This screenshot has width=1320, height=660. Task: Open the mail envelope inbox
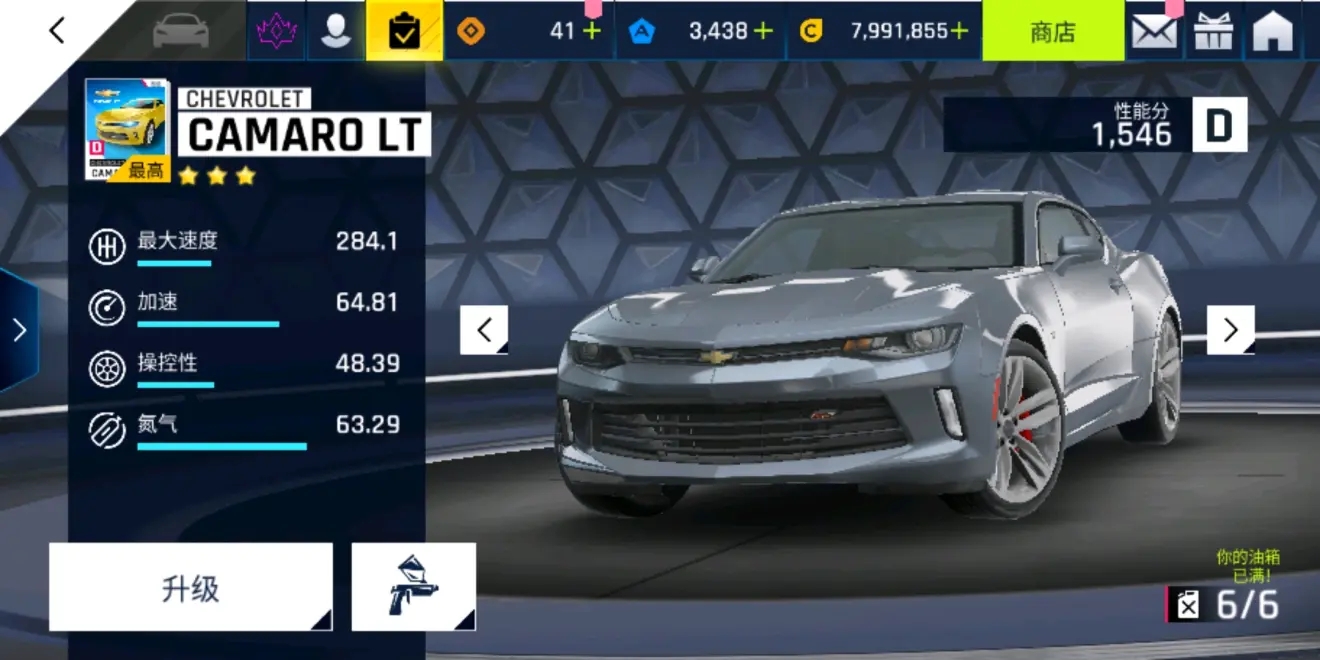pos(1154,31)
